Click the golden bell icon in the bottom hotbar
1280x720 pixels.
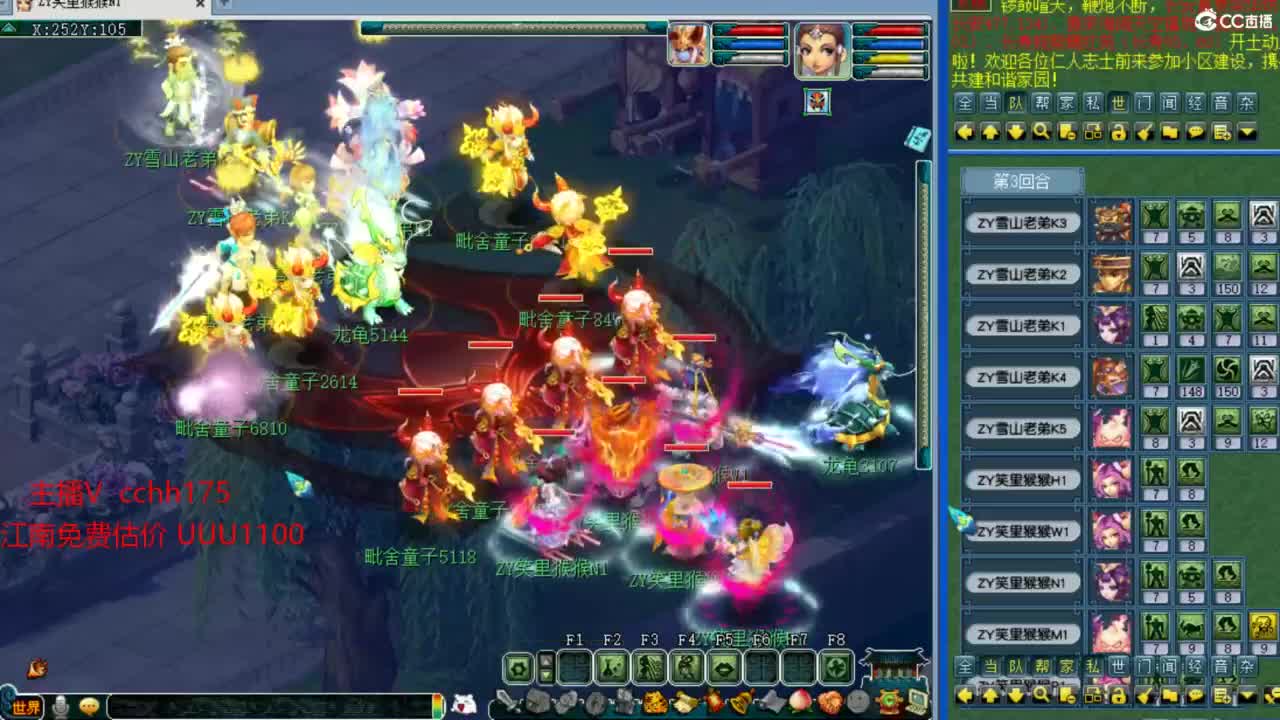[740, 700]
